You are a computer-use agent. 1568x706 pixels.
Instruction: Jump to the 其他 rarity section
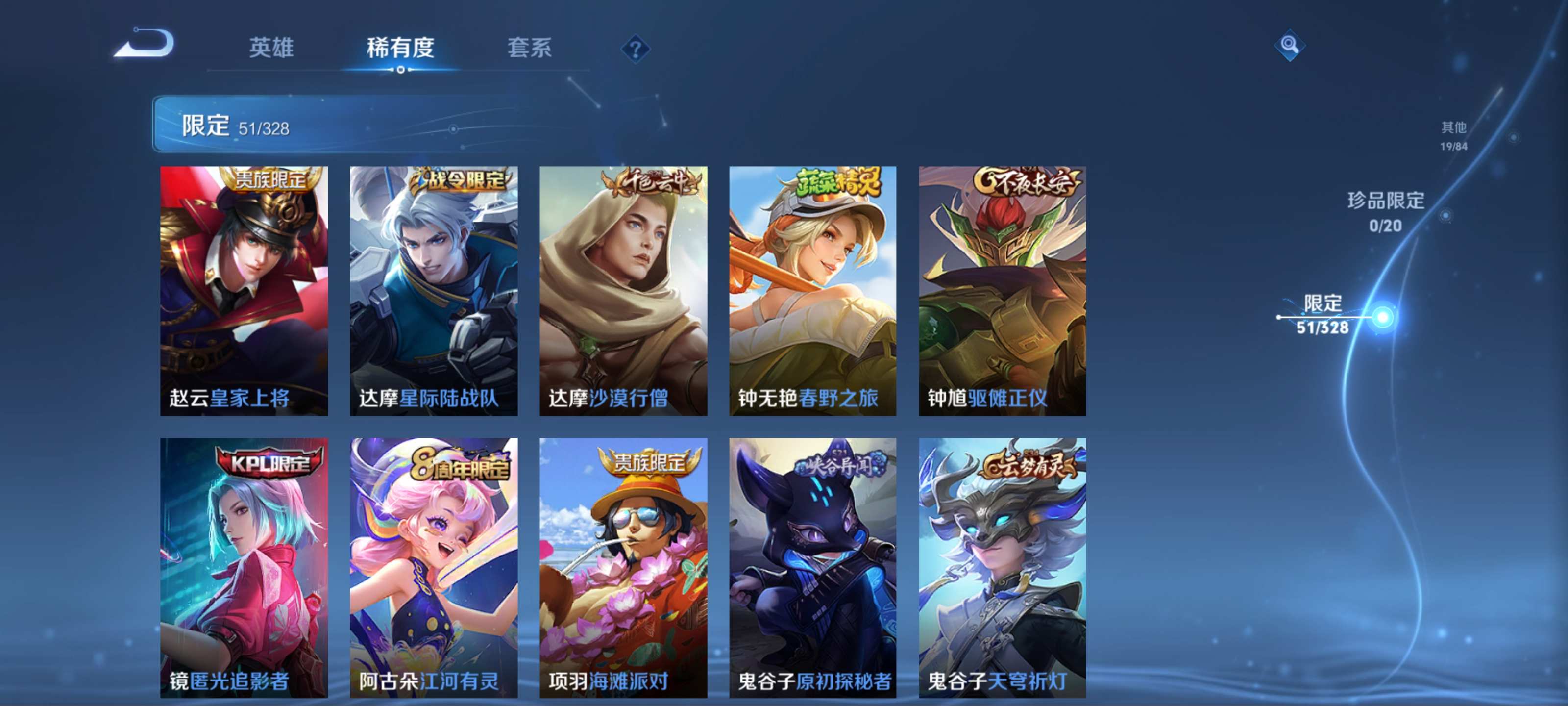(x=1453, y=135)
